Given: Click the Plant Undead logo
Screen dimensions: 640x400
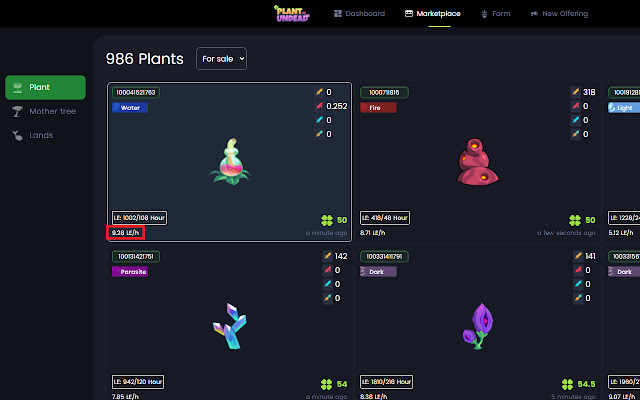Looking at the screenshot, I should pyautogui.click(x=295, y=13).
